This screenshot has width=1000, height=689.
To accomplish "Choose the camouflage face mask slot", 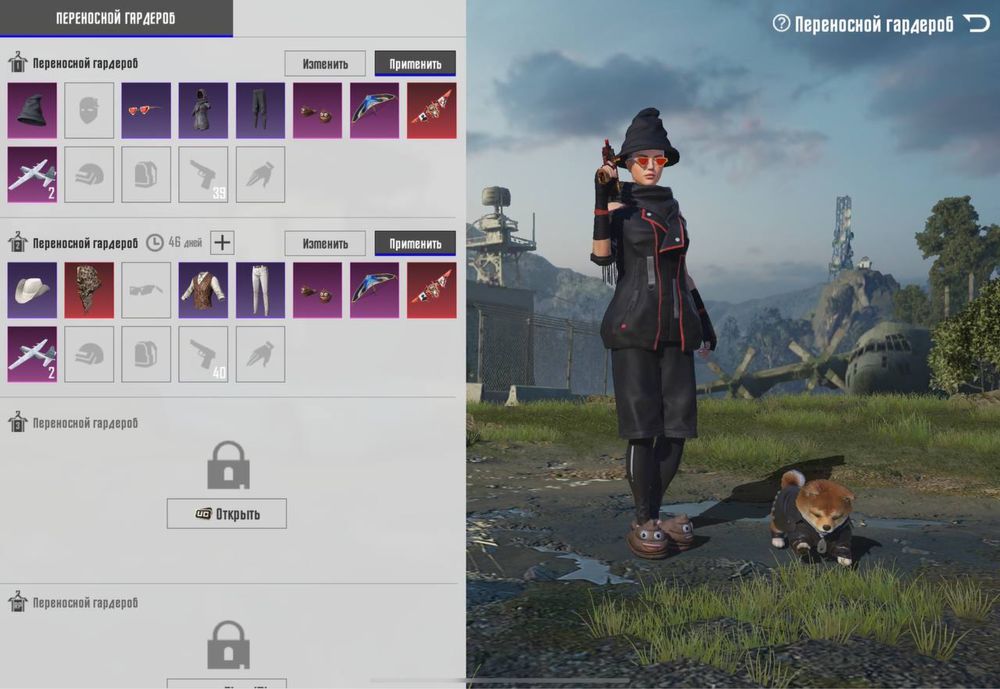I will [89, 290].
